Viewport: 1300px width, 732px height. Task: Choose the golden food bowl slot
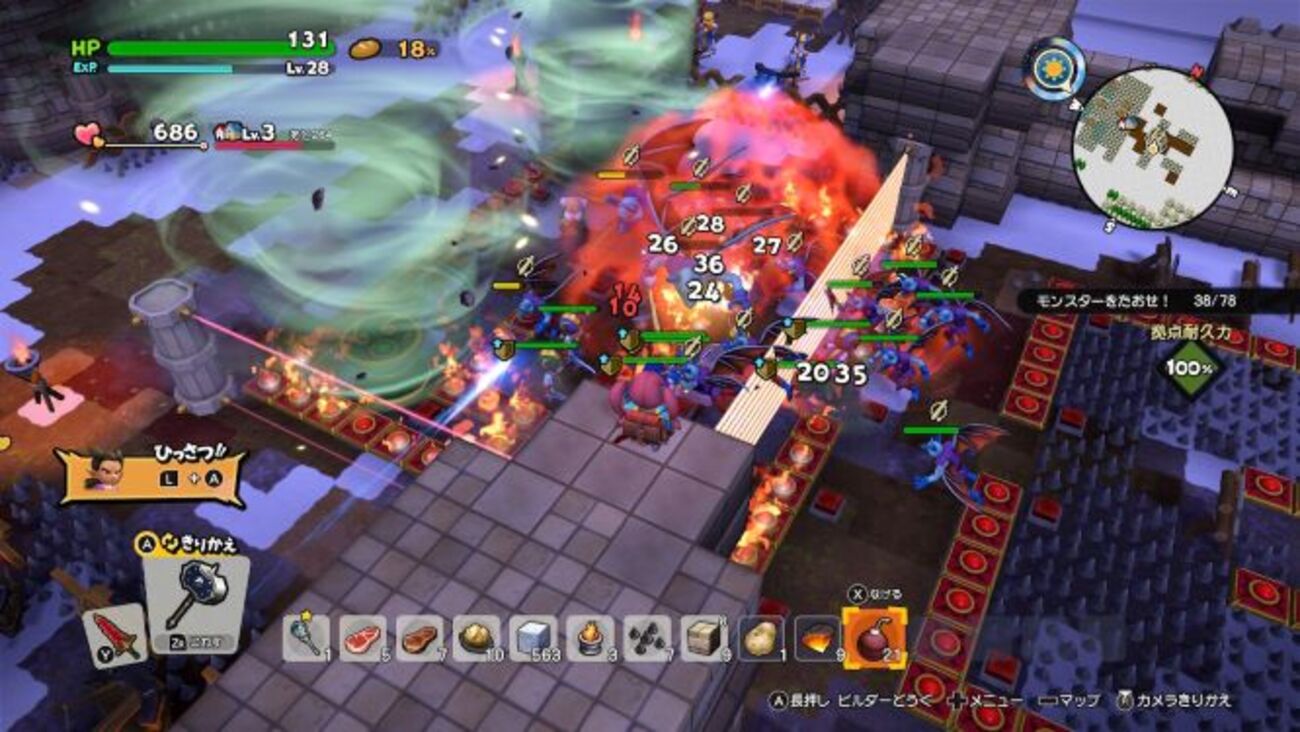(x=476, y=637)
